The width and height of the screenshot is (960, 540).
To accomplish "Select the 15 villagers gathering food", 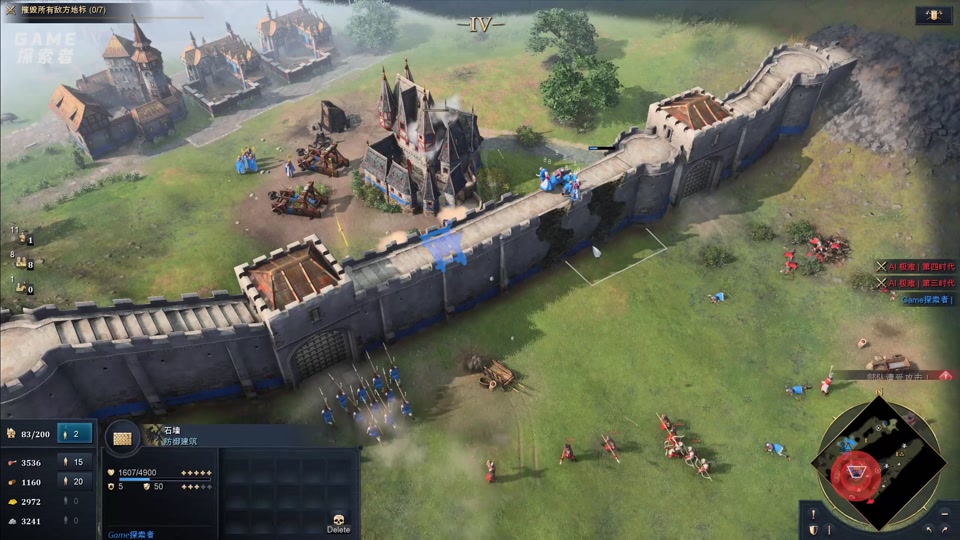I will pyautogui.click(x=75, y=462).
